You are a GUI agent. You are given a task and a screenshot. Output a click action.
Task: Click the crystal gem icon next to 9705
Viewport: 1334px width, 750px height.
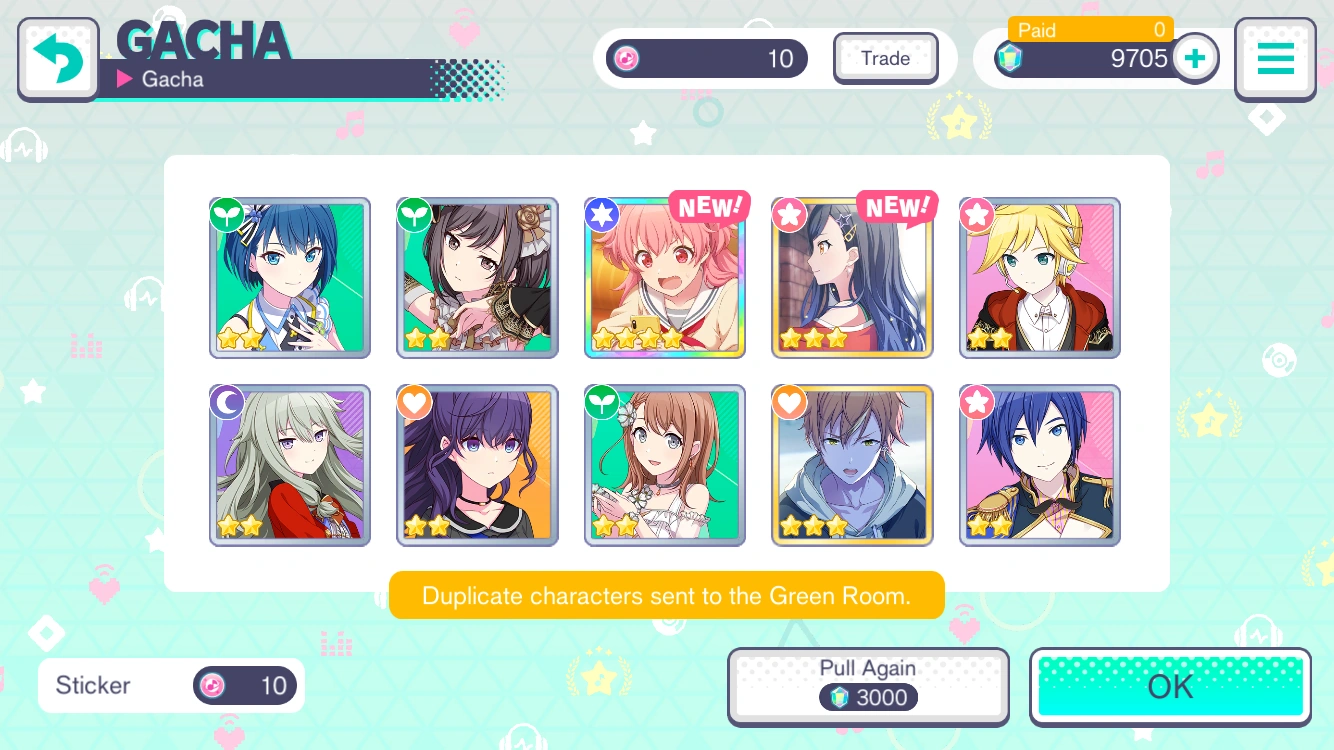1010,58
